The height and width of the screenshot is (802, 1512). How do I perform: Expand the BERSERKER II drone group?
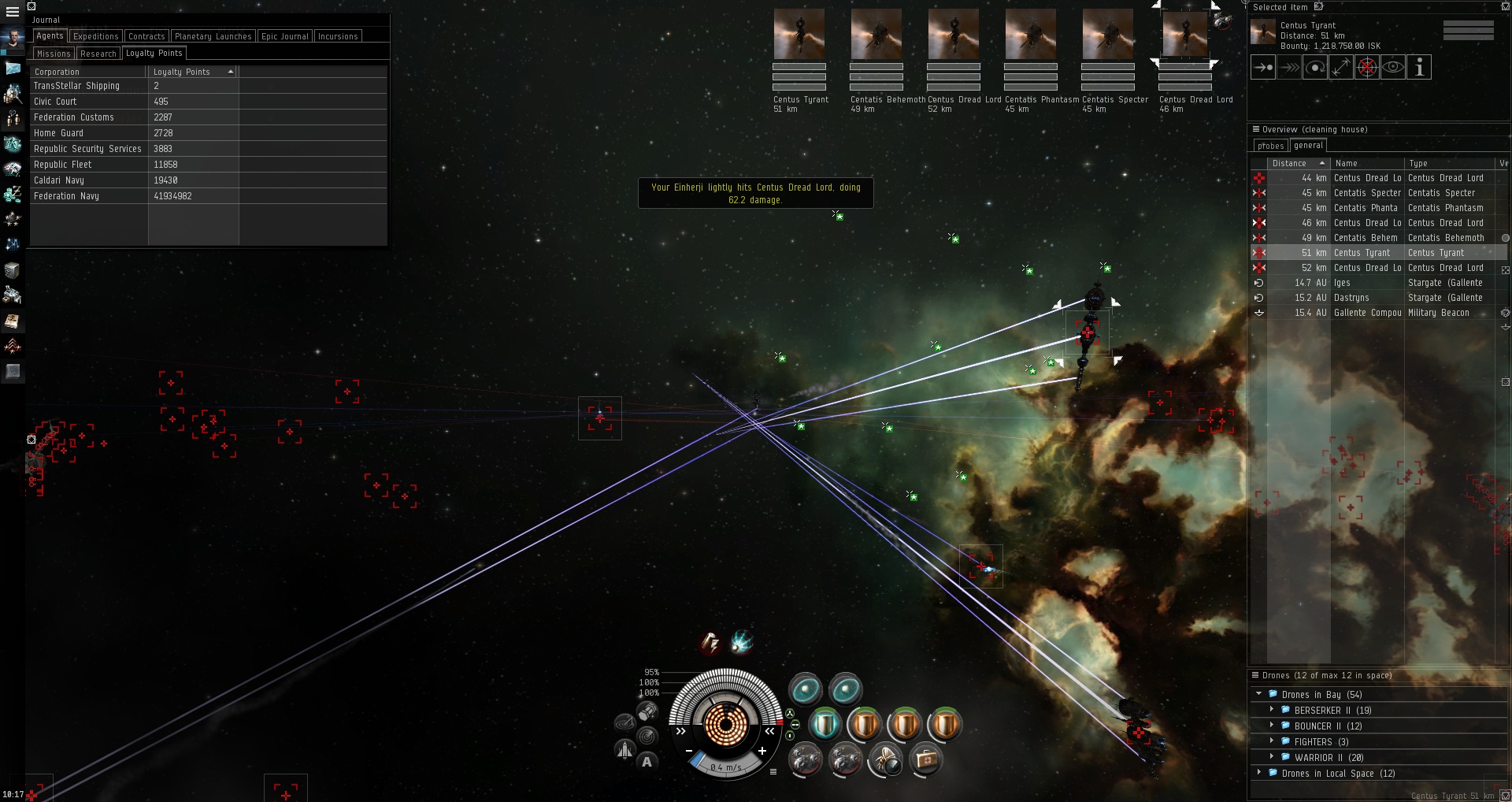pos(1272,710)
